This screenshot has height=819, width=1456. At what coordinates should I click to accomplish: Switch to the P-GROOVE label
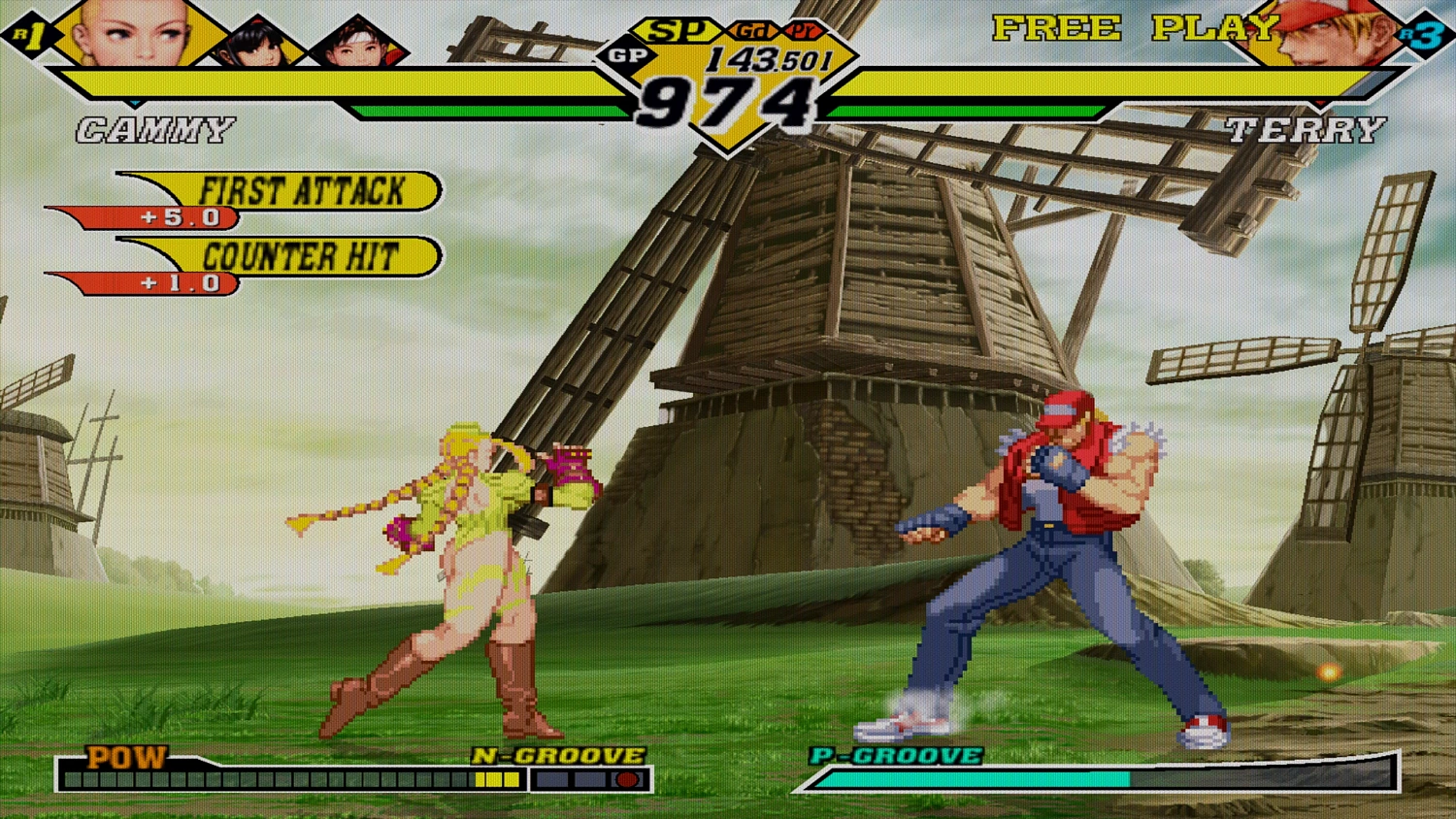coord(895,757)
